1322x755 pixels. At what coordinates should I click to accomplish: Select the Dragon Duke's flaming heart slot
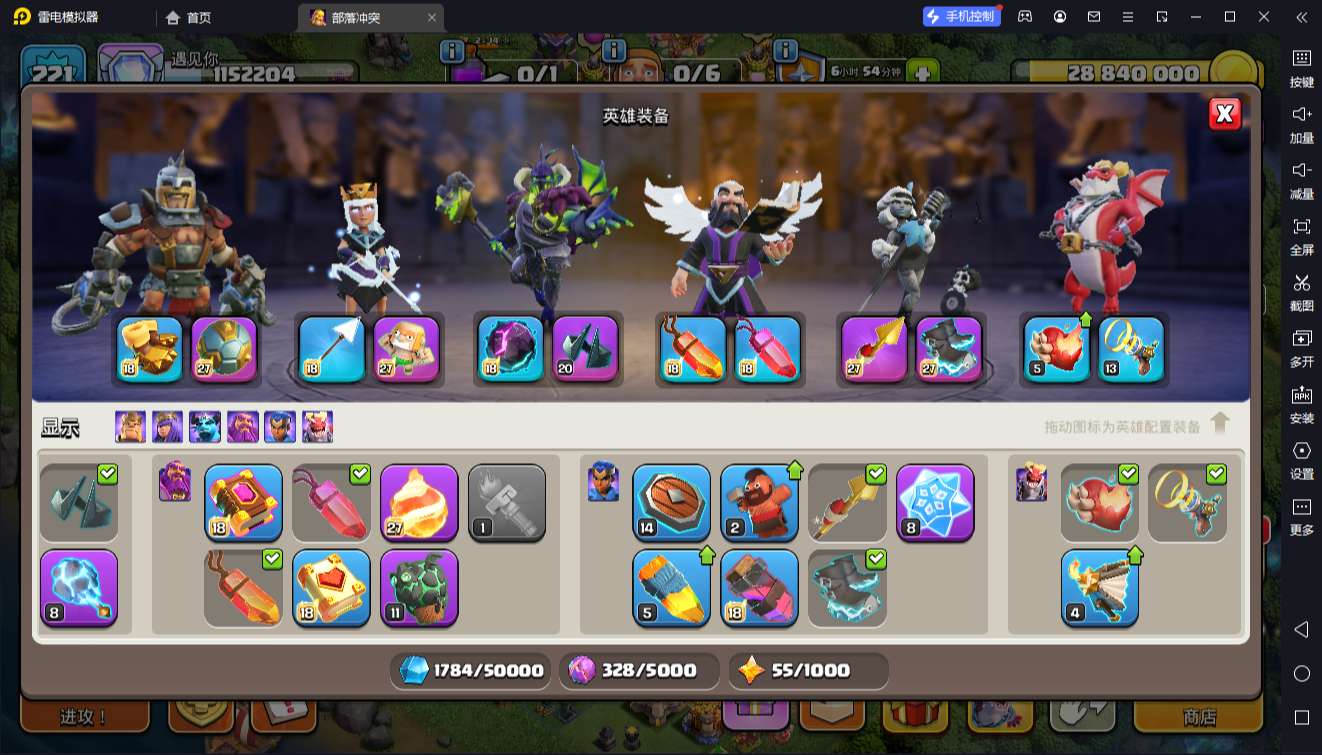tap(1057, 350)
